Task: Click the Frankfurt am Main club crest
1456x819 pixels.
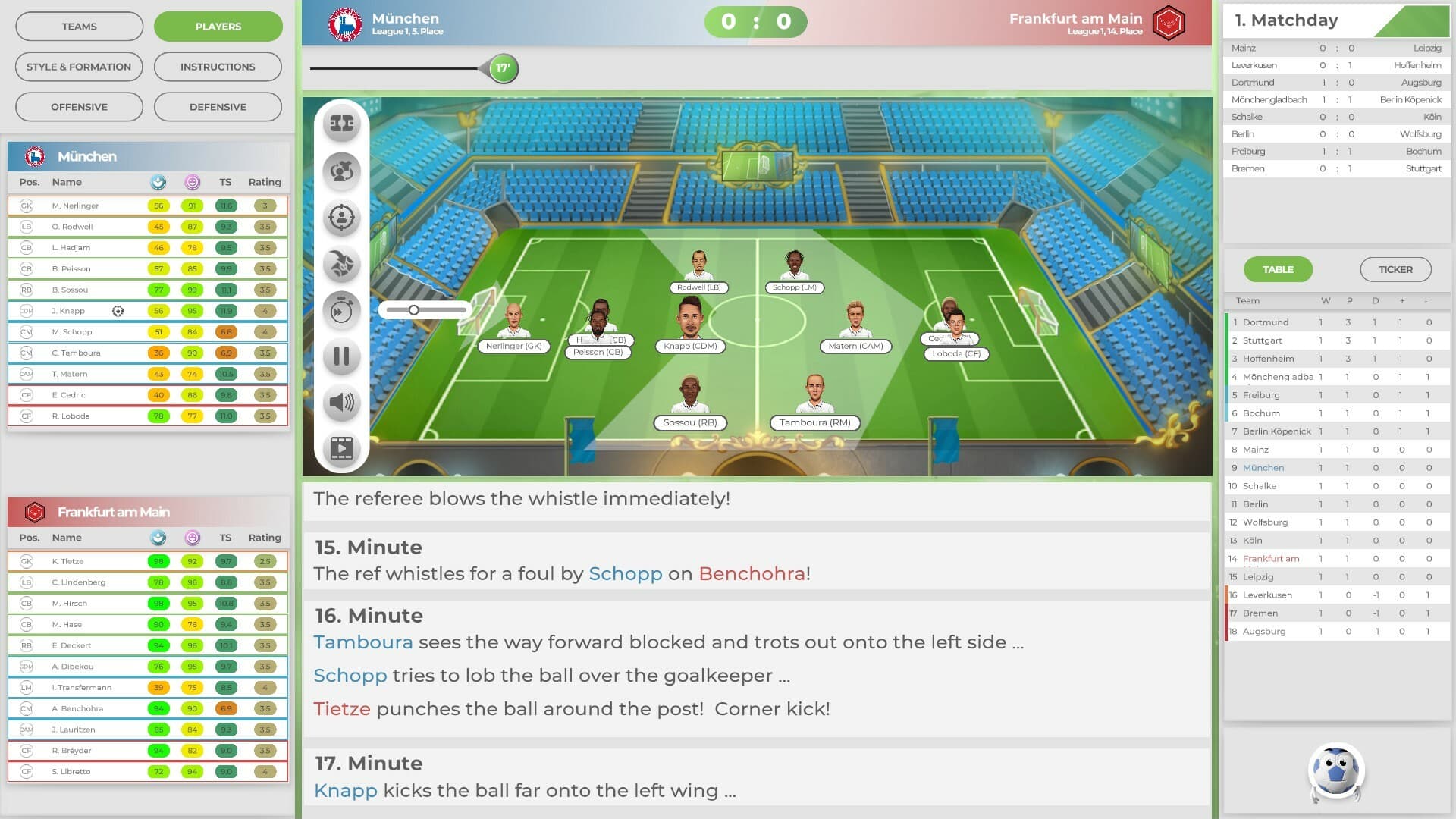Action: [x=1169, y=23]
